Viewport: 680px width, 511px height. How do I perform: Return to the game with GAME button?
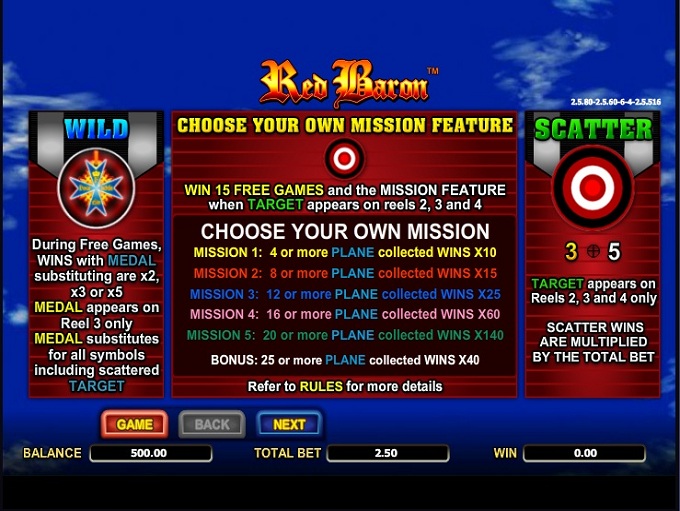(134, 424)
